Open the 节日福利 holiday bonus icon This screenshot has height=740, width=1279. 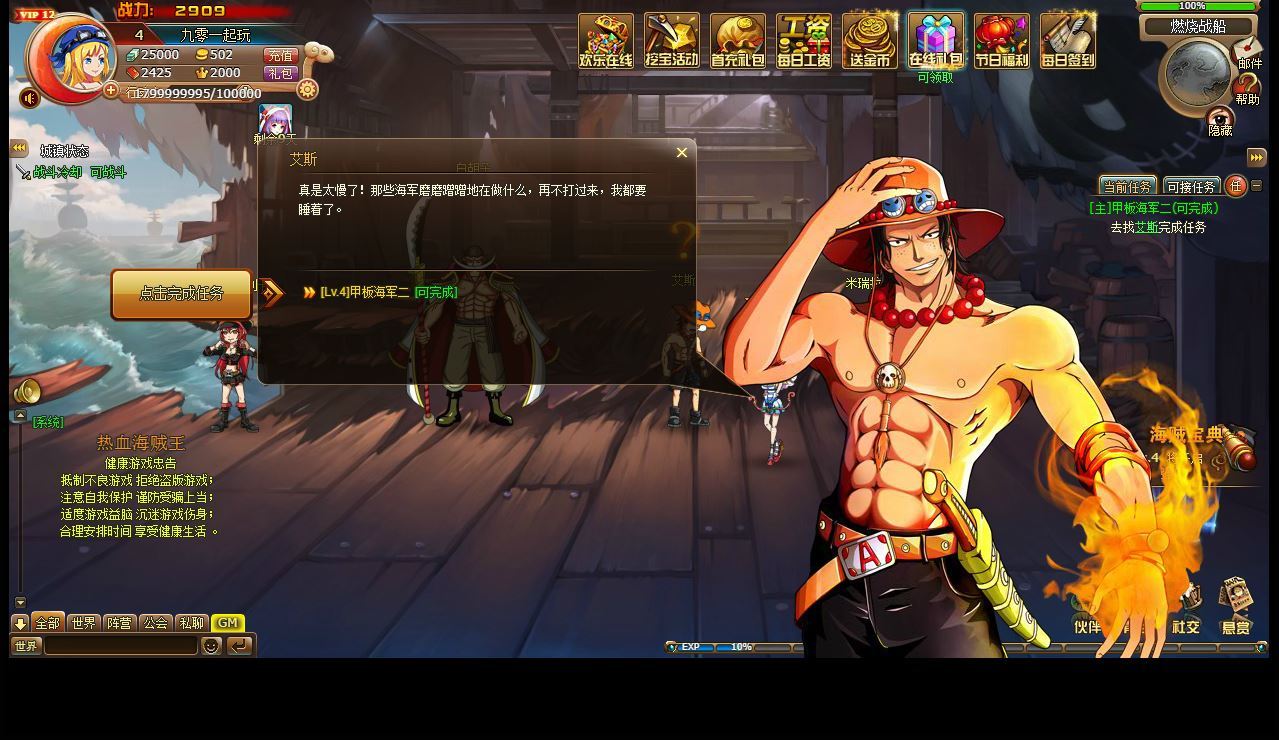coord(1002,41)
